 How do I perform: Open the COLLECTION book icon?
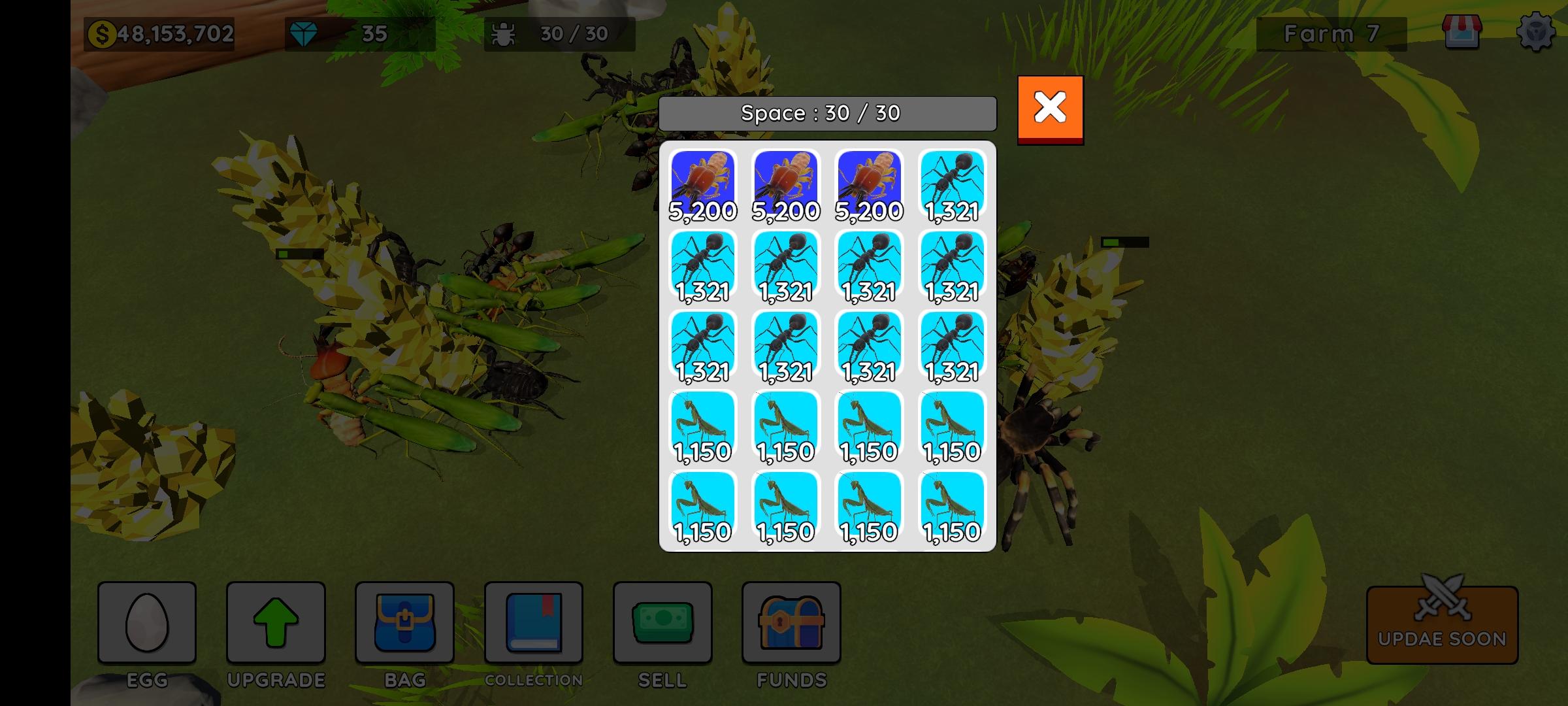coord(532,623)
